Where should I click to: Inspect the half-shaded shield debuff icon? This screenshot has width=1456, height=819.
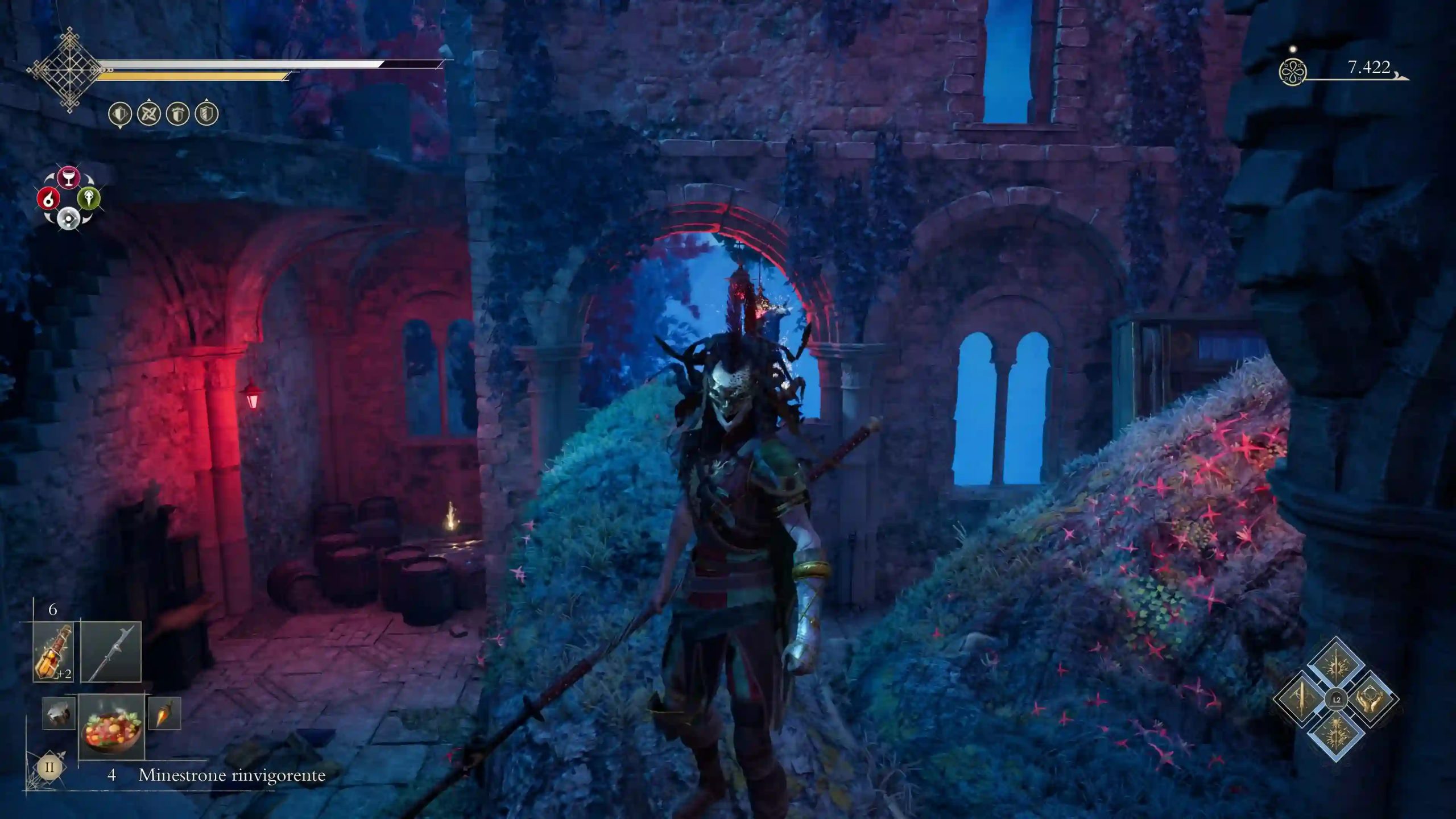[120, 114]
